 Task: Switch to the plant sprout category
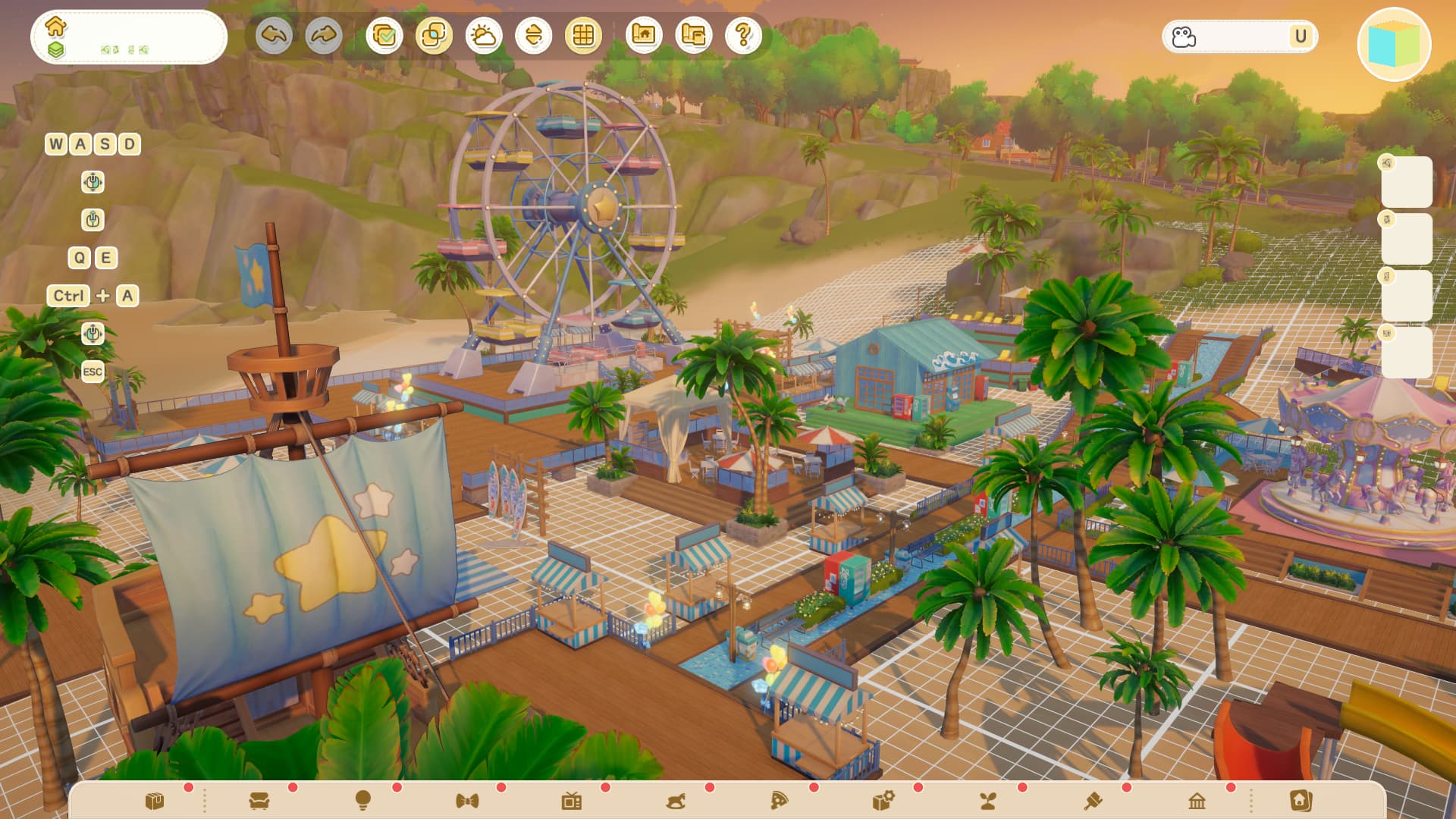pyautogui.click(x=988, y=801)
